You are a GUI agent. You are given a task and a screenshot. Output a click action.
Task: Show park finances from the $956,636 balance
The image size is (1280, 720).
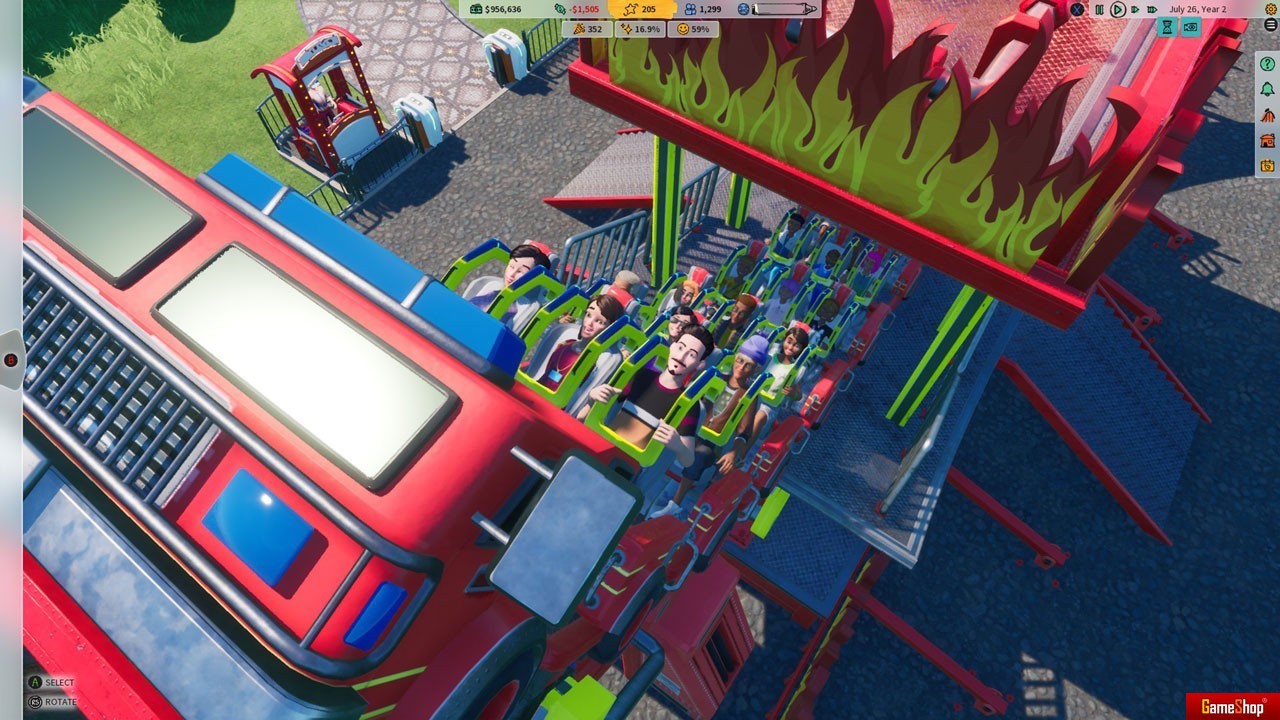(x=495, y=9)
